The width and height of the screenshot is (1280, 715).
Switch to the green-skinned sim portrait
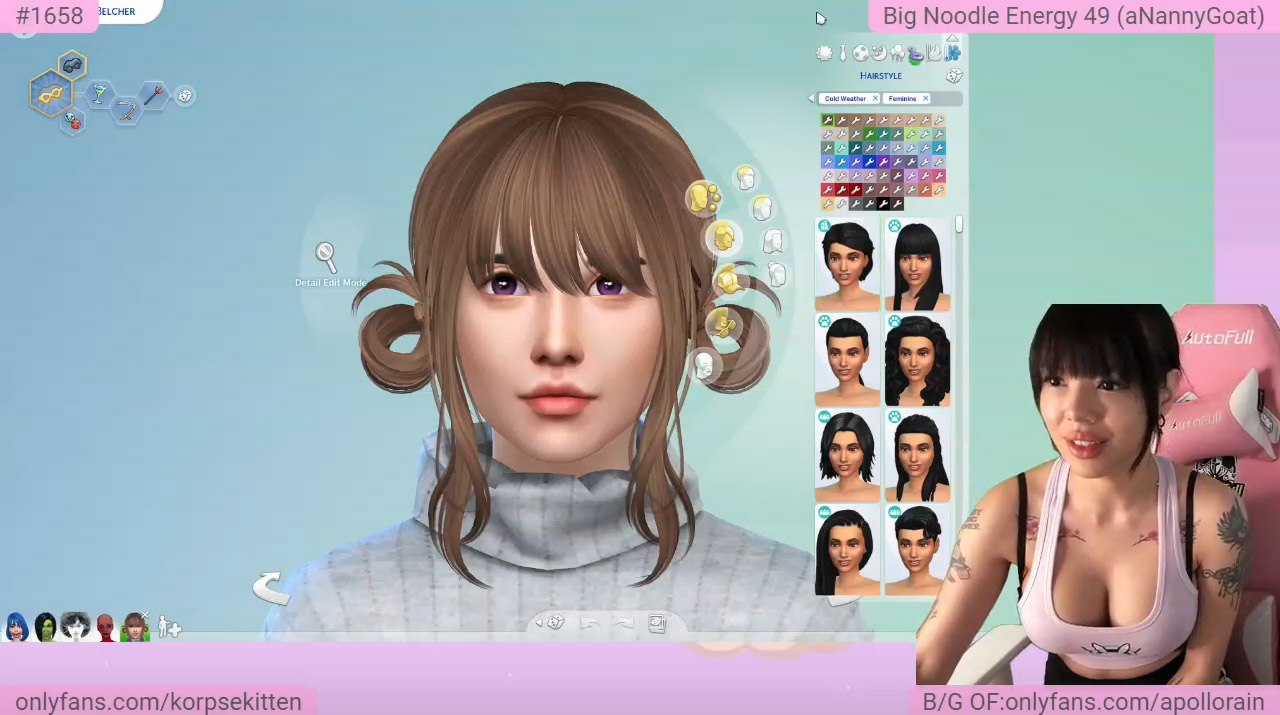46,628
